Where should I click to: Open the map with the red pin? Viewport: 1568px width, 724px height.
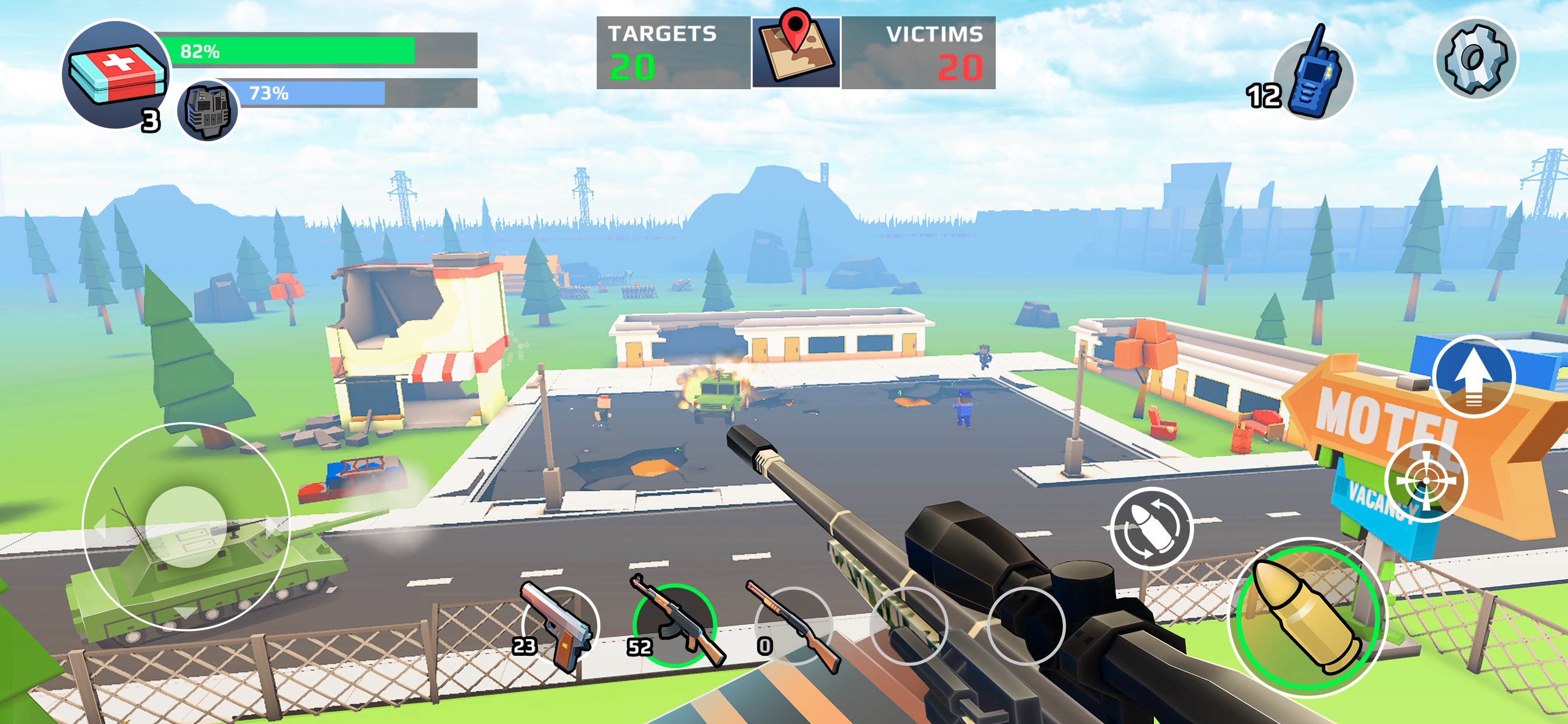pyautogui.click(x=796, y=52)
